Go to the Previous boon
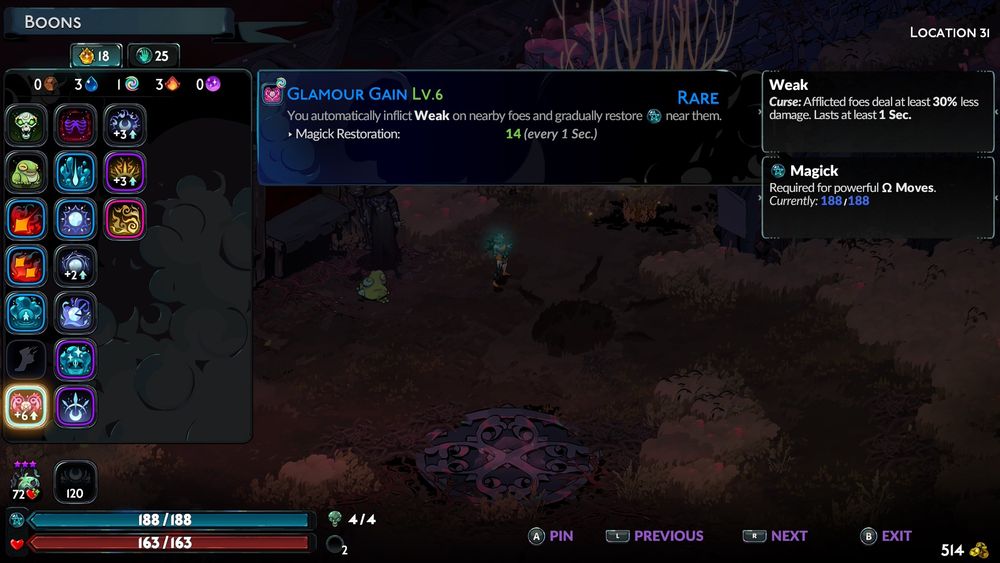1000x563 pixels. (x=655, y=536)
